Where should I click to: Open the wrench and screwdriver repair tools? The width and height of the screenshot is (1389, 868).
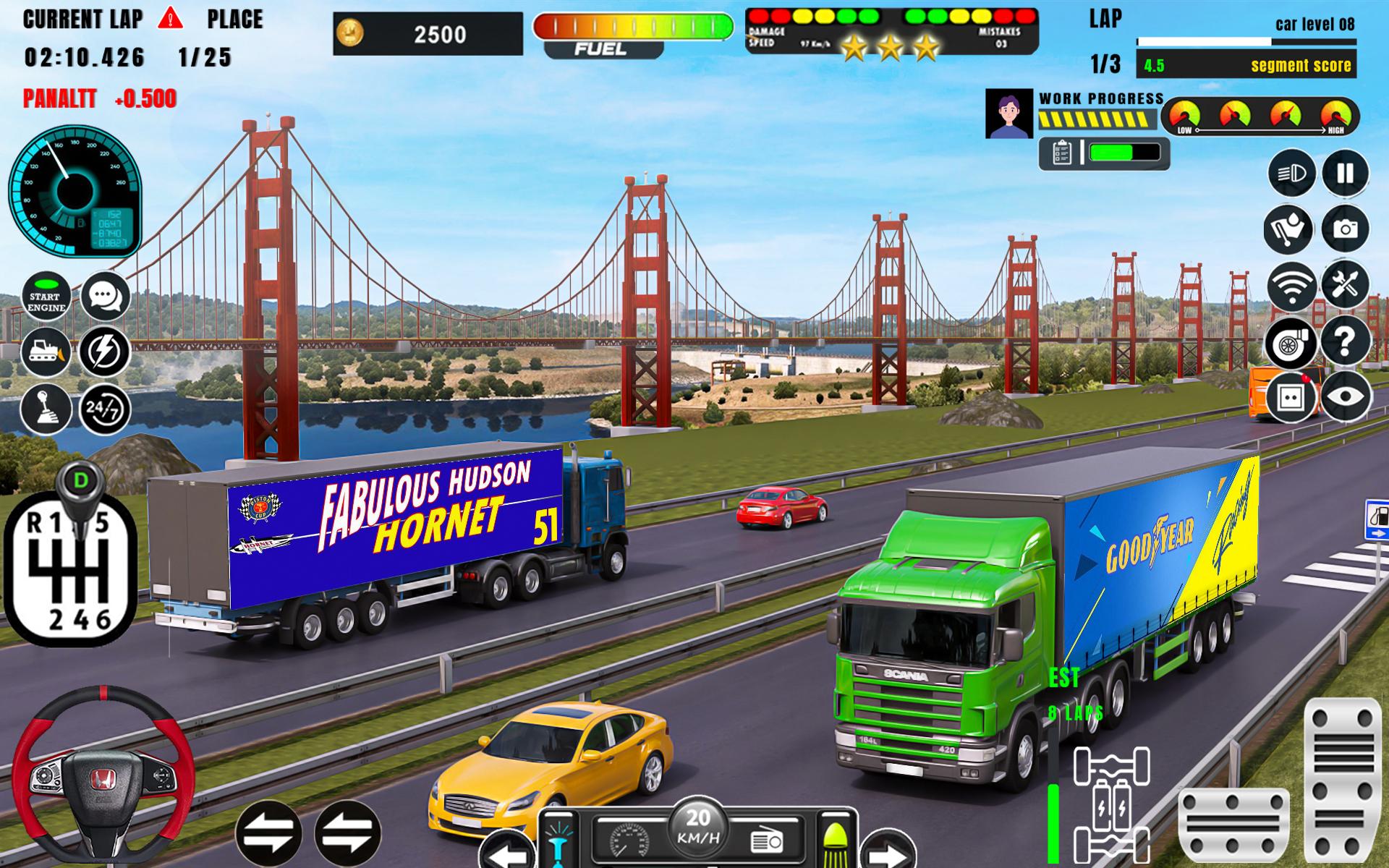(x=1345, y=285)
